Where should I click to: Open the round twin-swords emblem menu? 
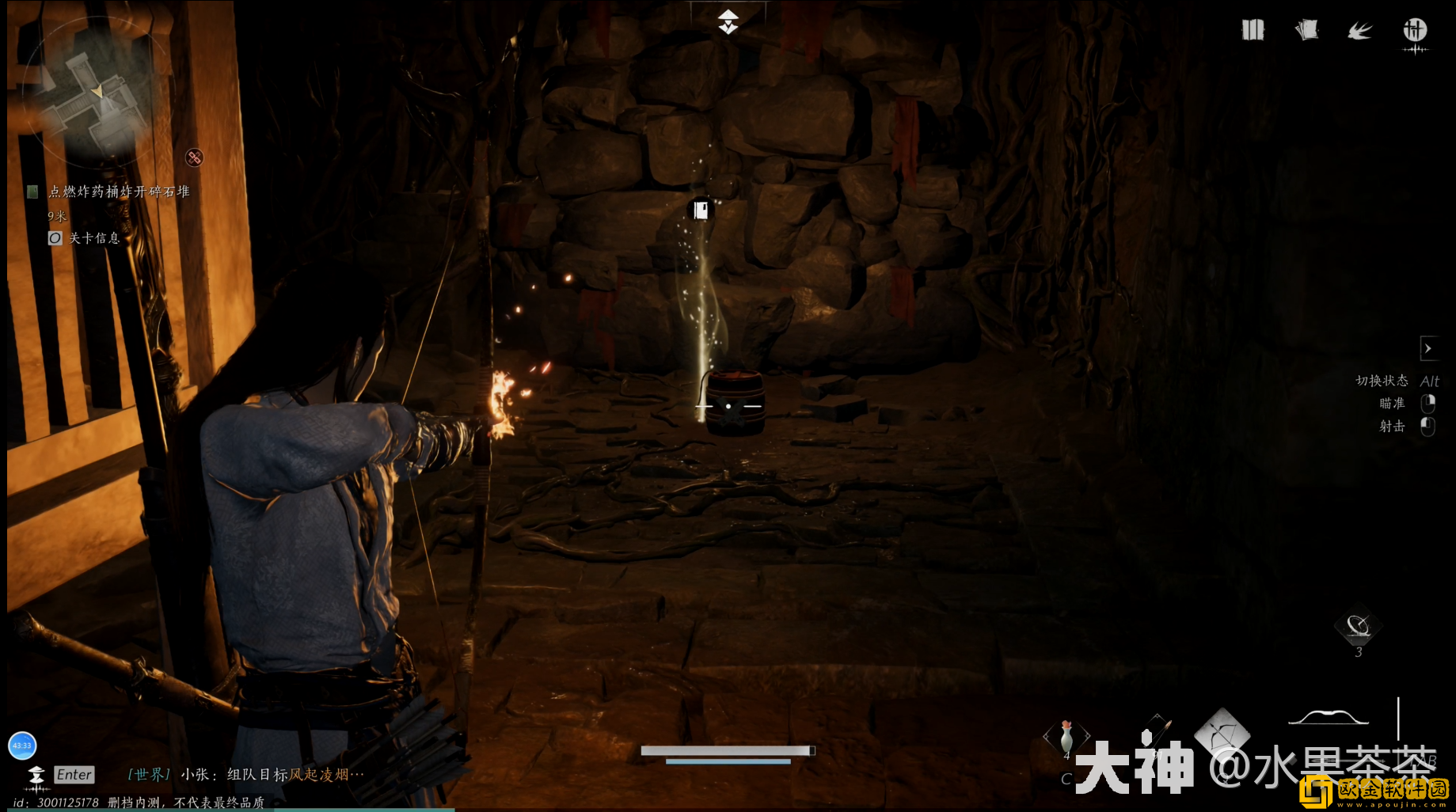(1415, 31)
